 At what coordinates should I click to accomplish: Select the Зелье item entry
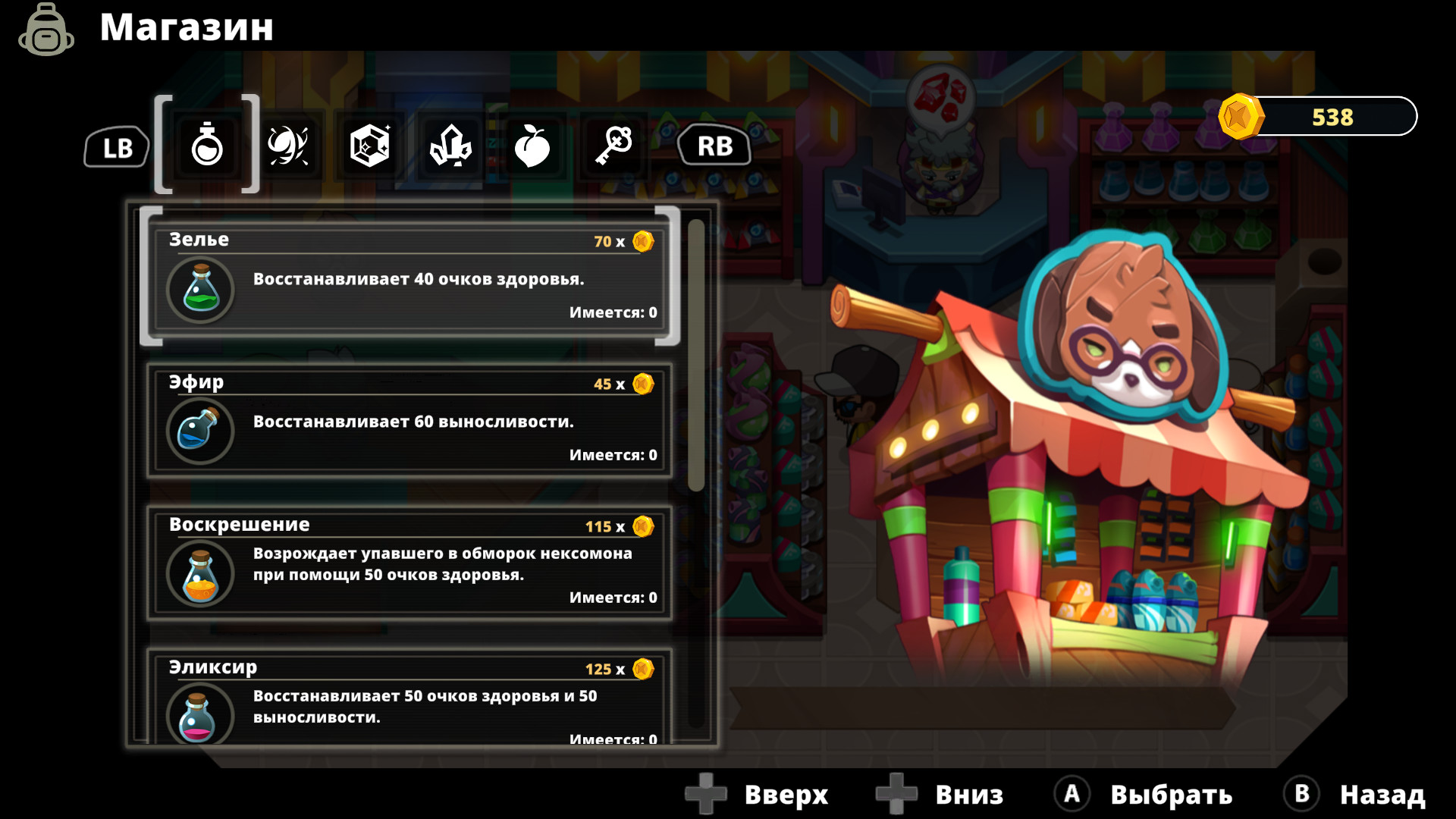(409, 281)
